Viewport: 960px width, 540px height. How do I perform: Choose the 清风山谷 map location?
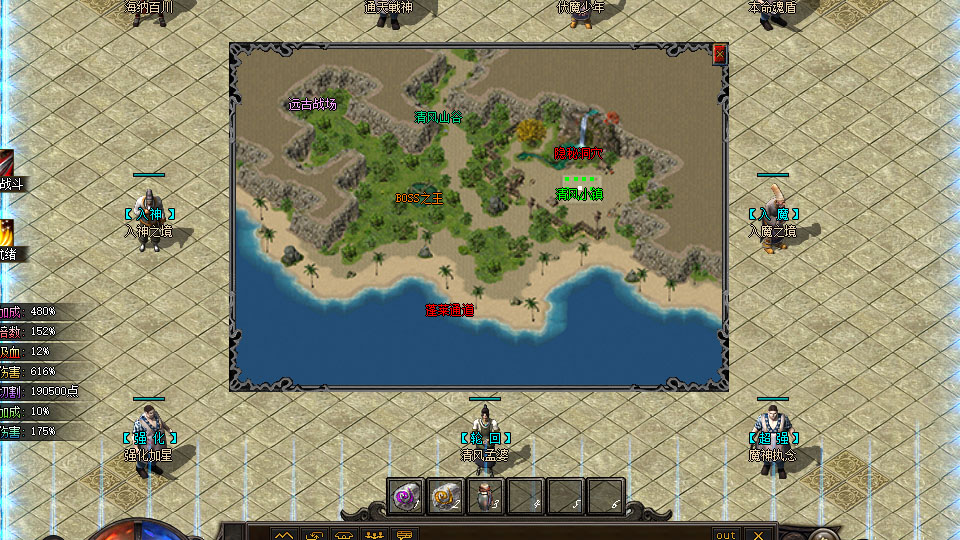click(439, 117)
